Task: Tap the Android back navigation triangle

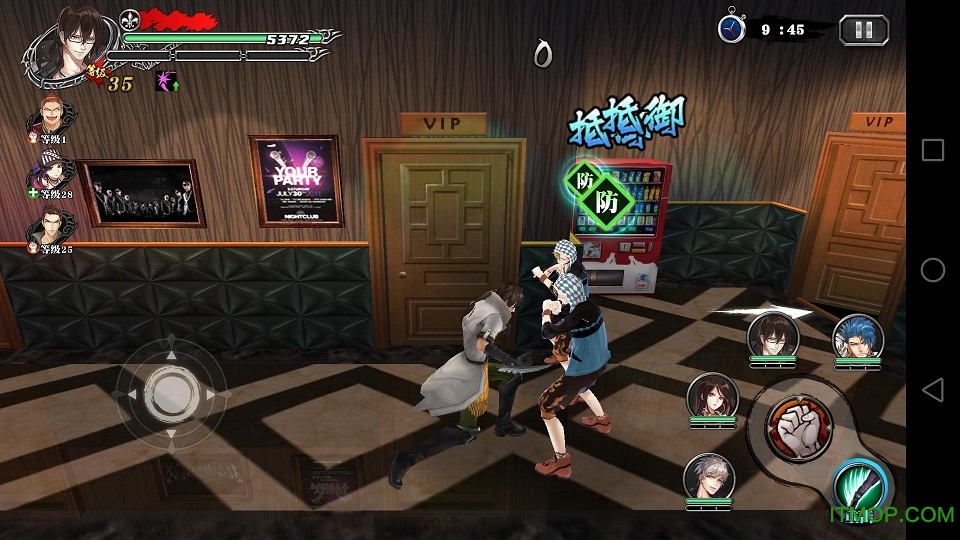Action: click(x=932, y=389)
